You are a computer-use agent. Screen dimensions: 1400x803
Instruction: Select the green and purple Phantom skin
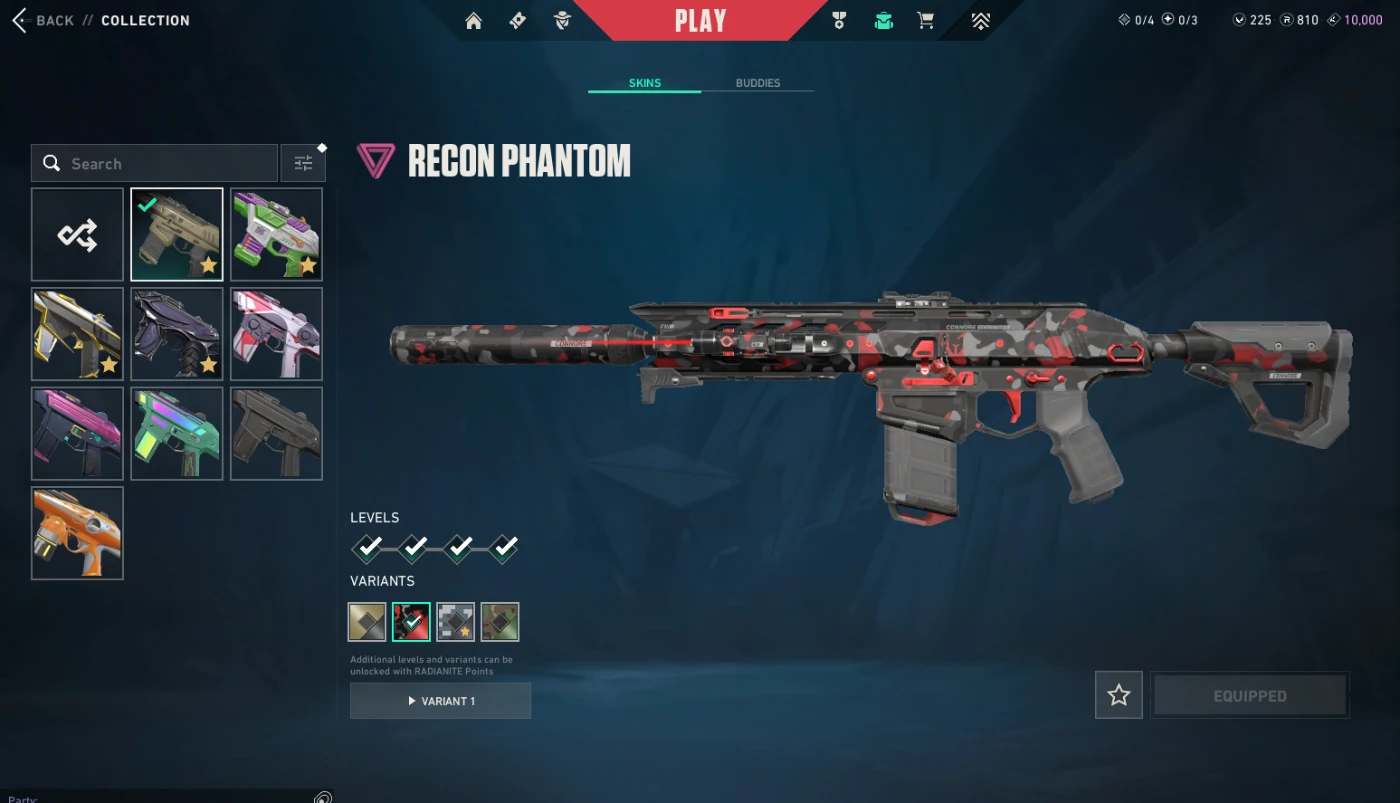pyautogui.click(x=277, y=235)
